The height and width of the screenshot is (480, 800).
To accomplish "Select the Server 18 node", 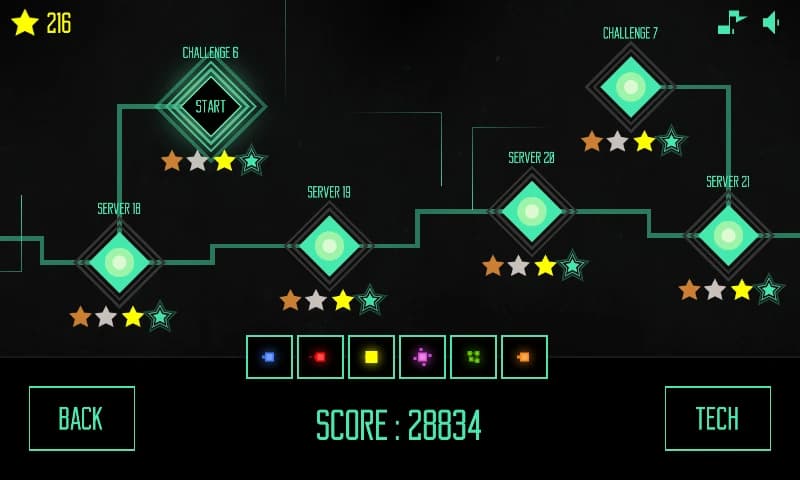I will coord(119,262).
